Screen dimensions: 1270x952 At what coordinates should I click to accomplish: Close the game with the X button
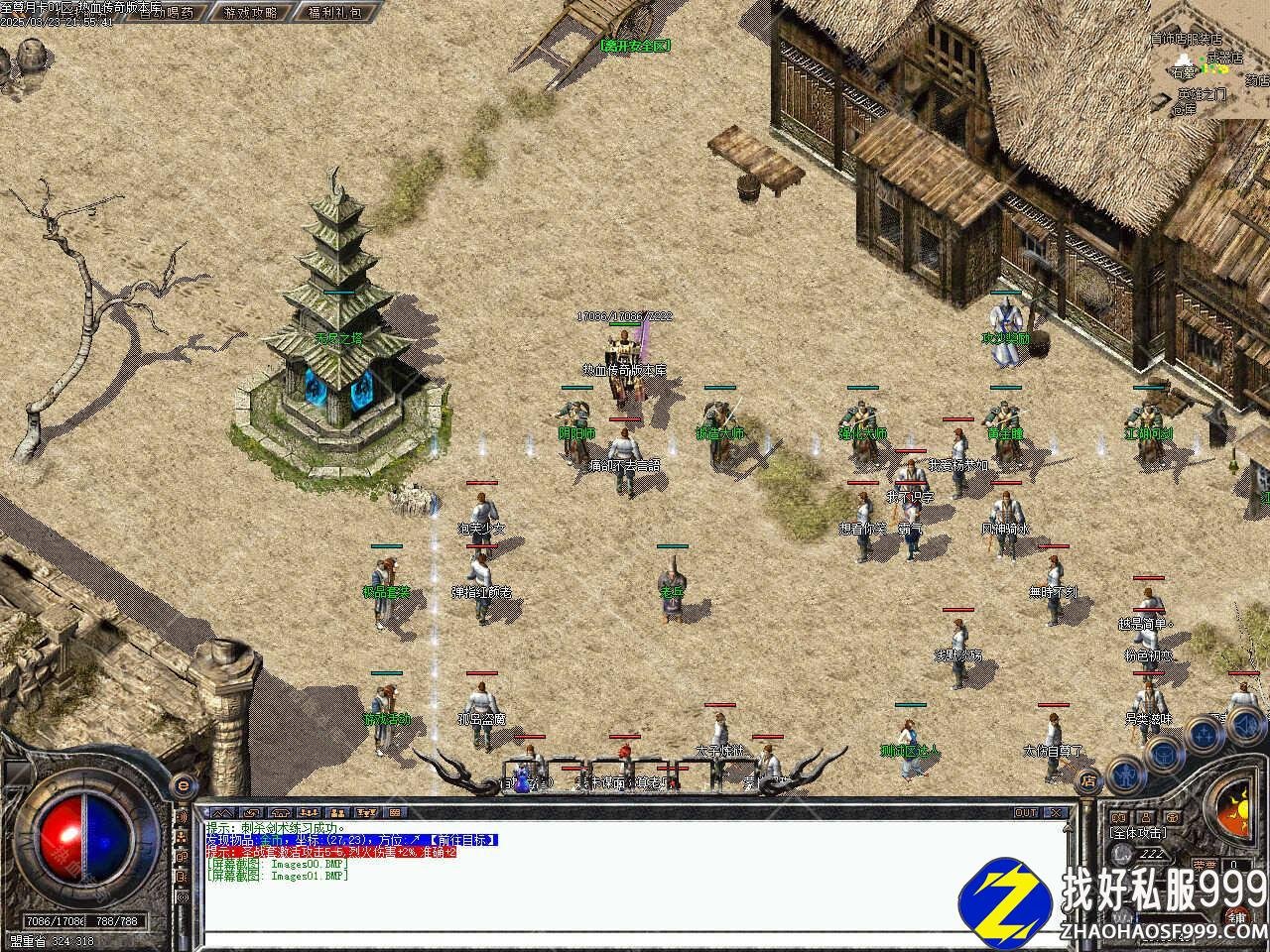1056,812
